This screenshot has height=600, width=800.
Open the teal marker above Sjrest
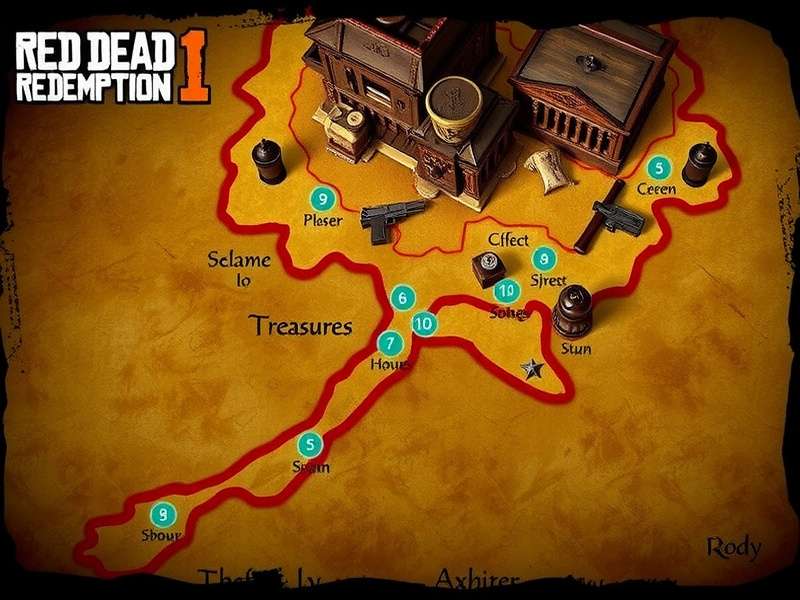[x=543, y=258]
